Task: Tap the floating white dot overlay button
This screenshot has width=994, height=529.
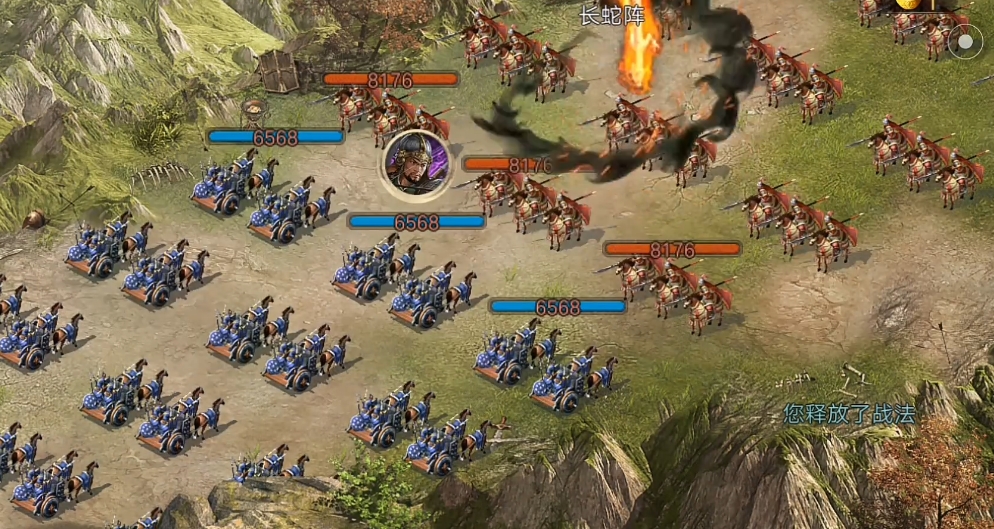Action: [965, 42]
